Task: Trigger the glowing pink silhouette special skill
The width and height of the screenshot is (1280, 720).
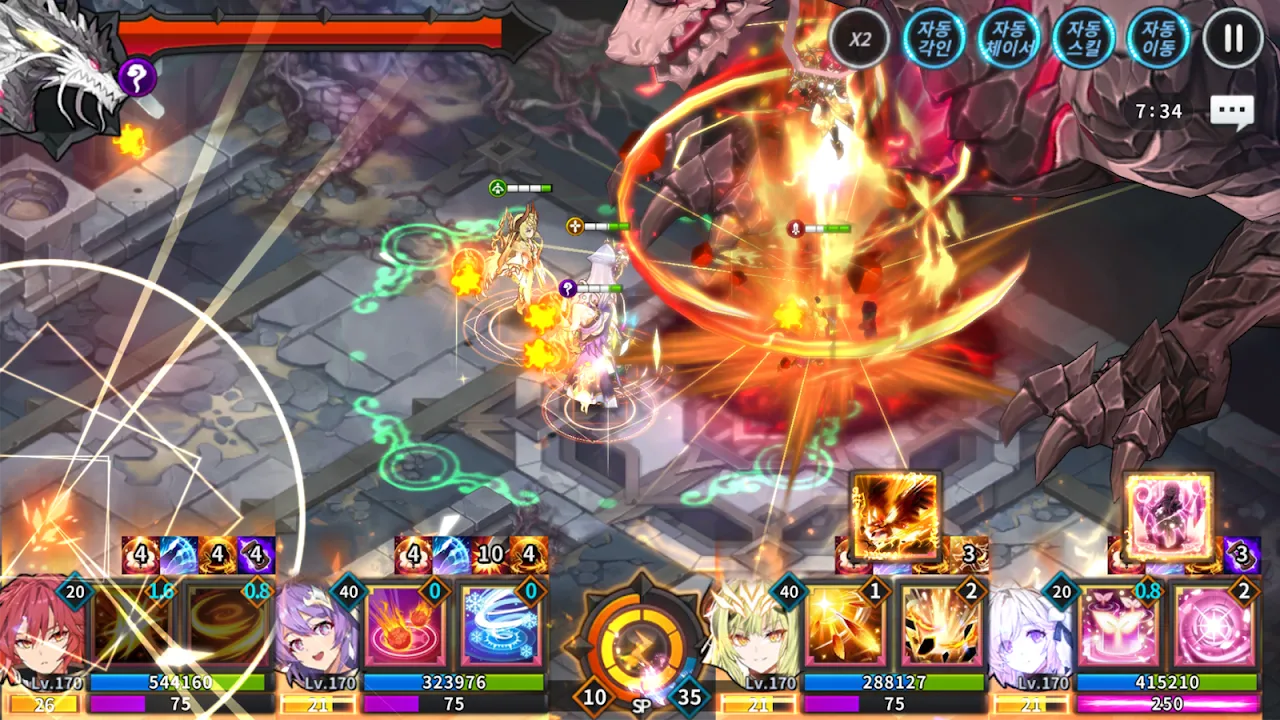Action: tap(1168, 515)
